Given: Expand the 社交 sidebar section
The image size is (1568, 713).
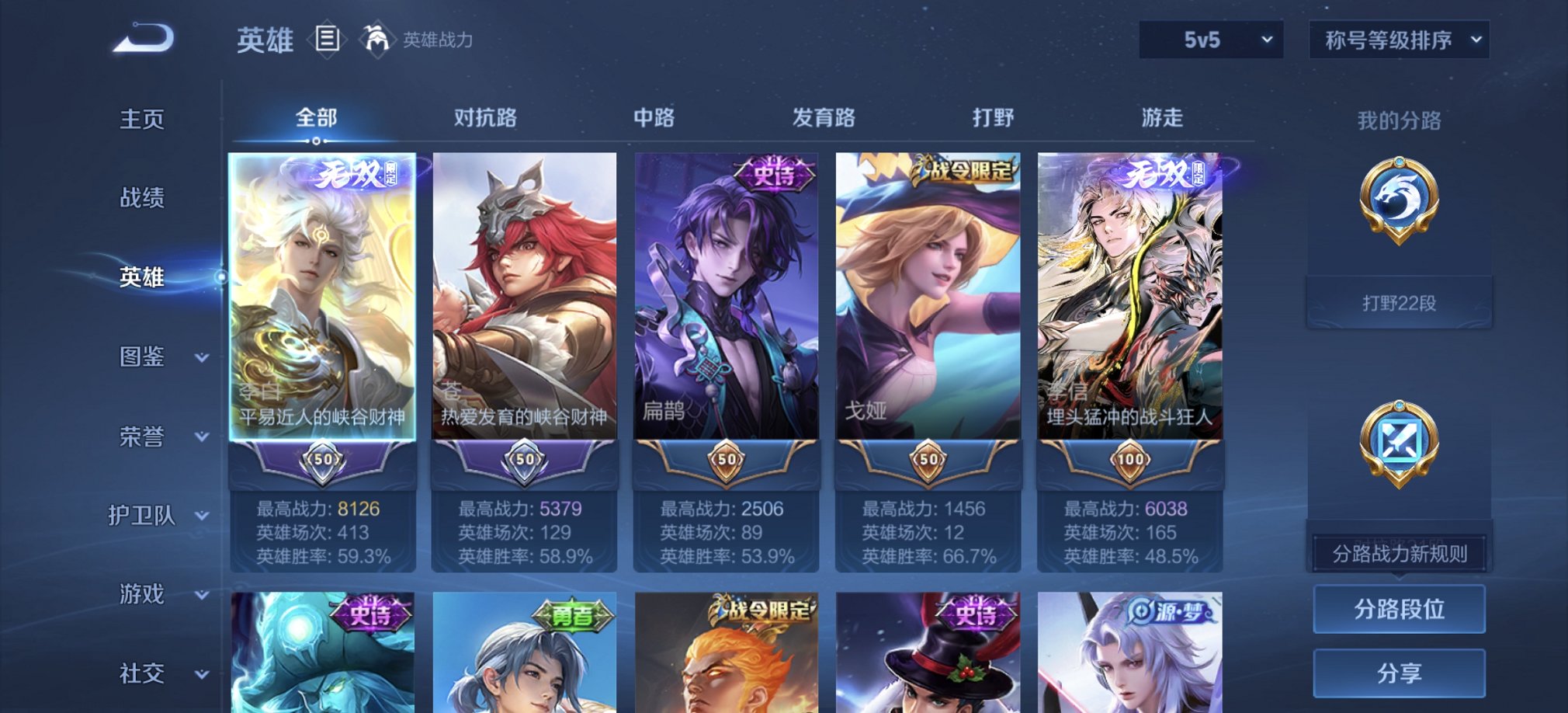Looking at the screenshot, I should [x=155, y=672].
